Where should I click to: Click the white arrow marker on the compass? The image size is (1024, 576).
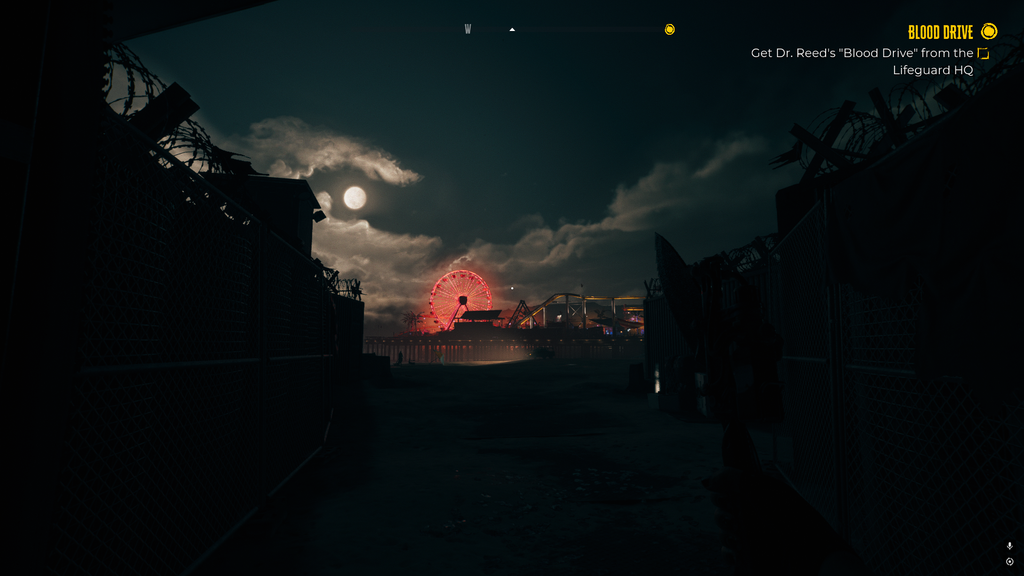(512, 30)
